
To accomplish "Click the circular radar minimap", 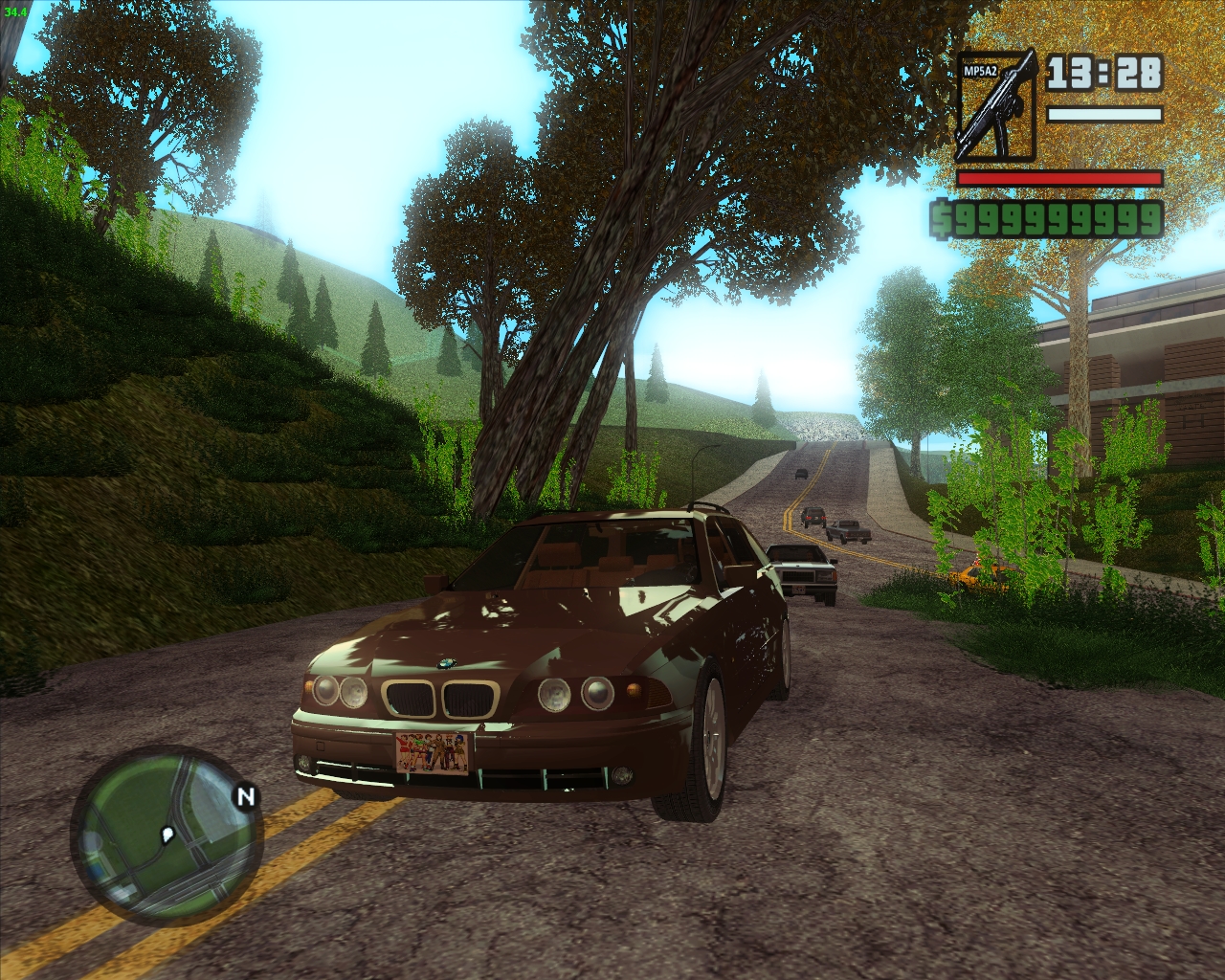I will (x=167, y=841).
